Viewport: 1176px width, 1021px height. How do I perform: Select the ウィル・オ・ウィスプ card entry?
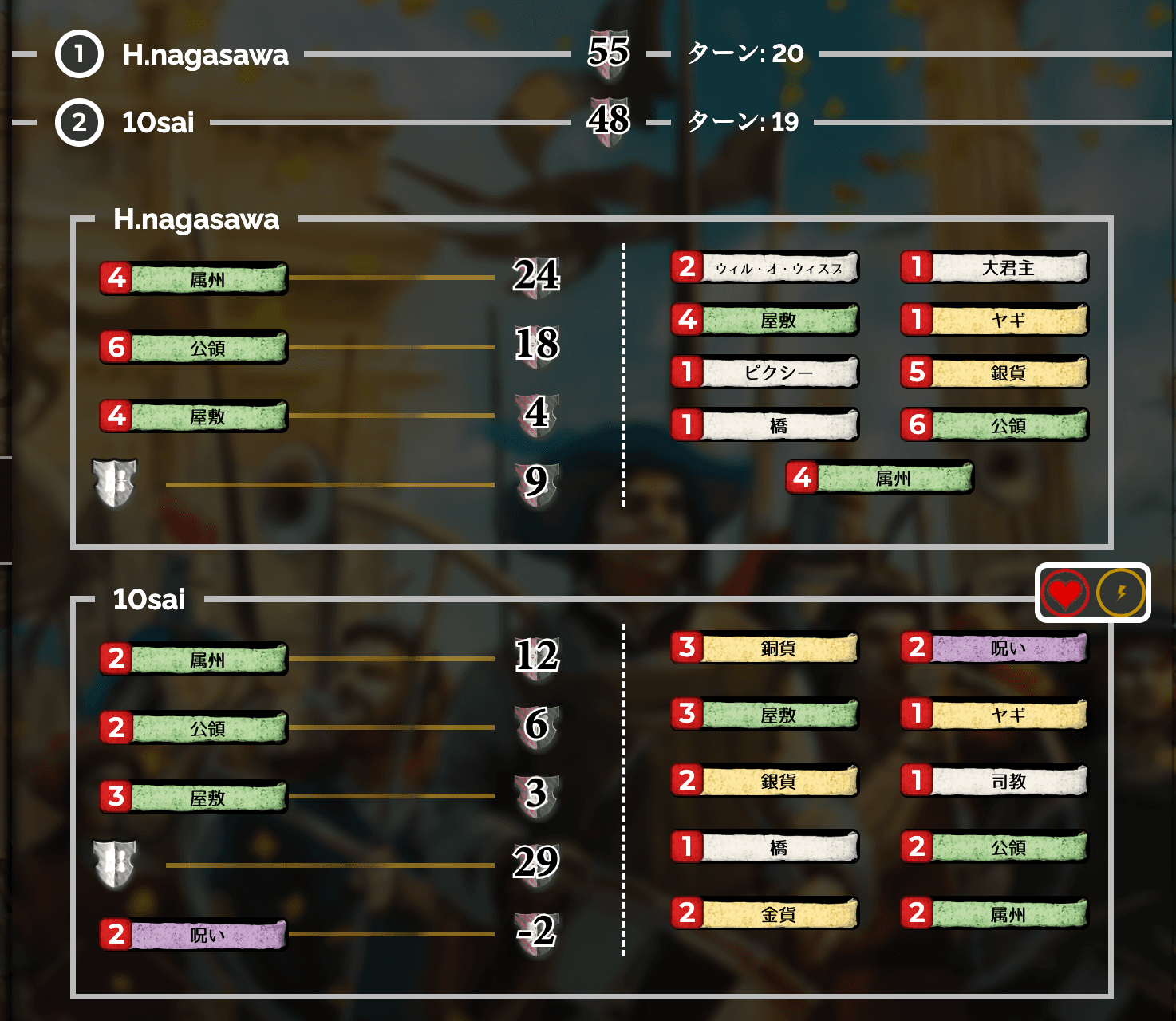point(764,268)
